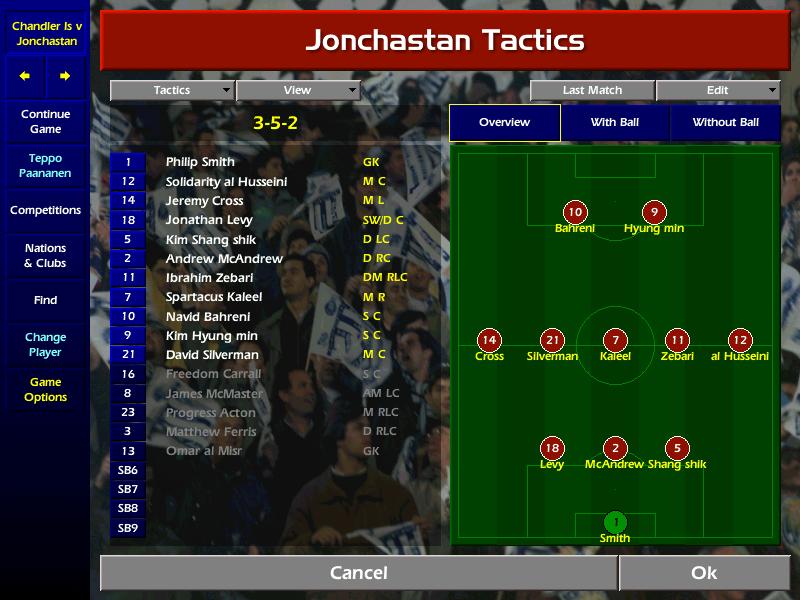Select the Overview tab

(x=504, y=122)
